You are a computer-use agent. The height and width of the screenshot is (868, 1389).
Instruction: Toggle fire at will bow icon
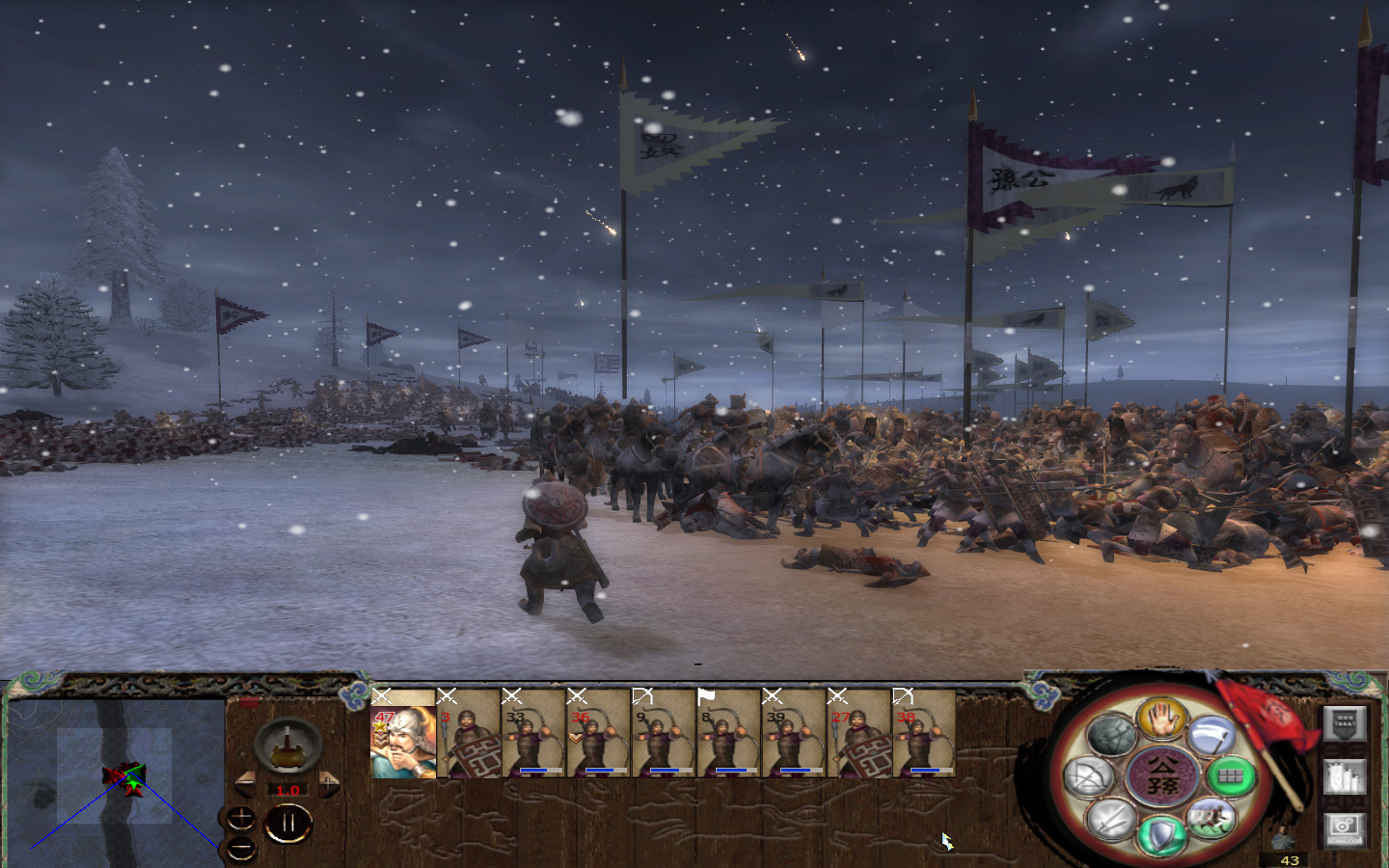(1088, 777)
